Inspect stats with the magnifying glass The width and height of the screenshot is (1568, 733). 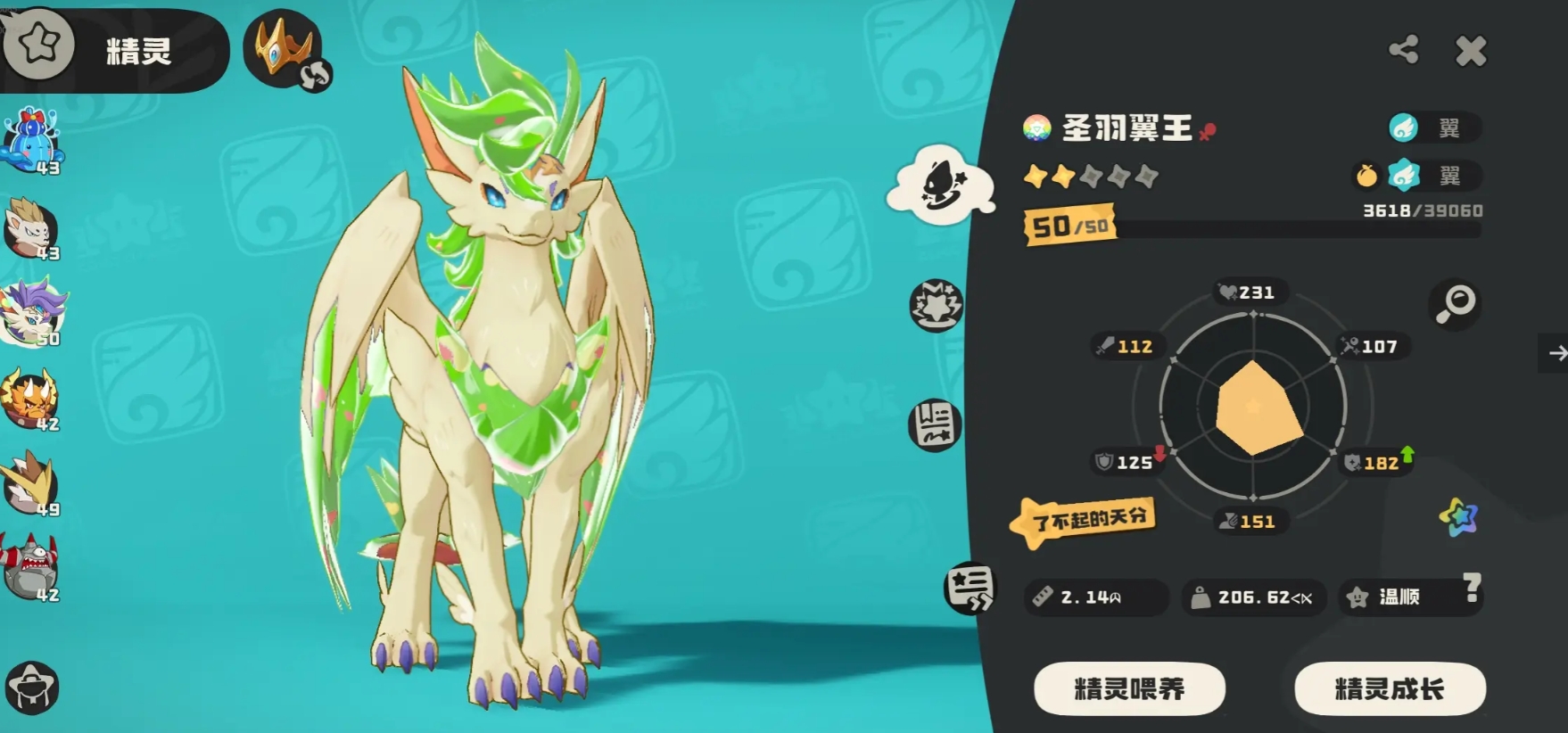click(1455, 304)
